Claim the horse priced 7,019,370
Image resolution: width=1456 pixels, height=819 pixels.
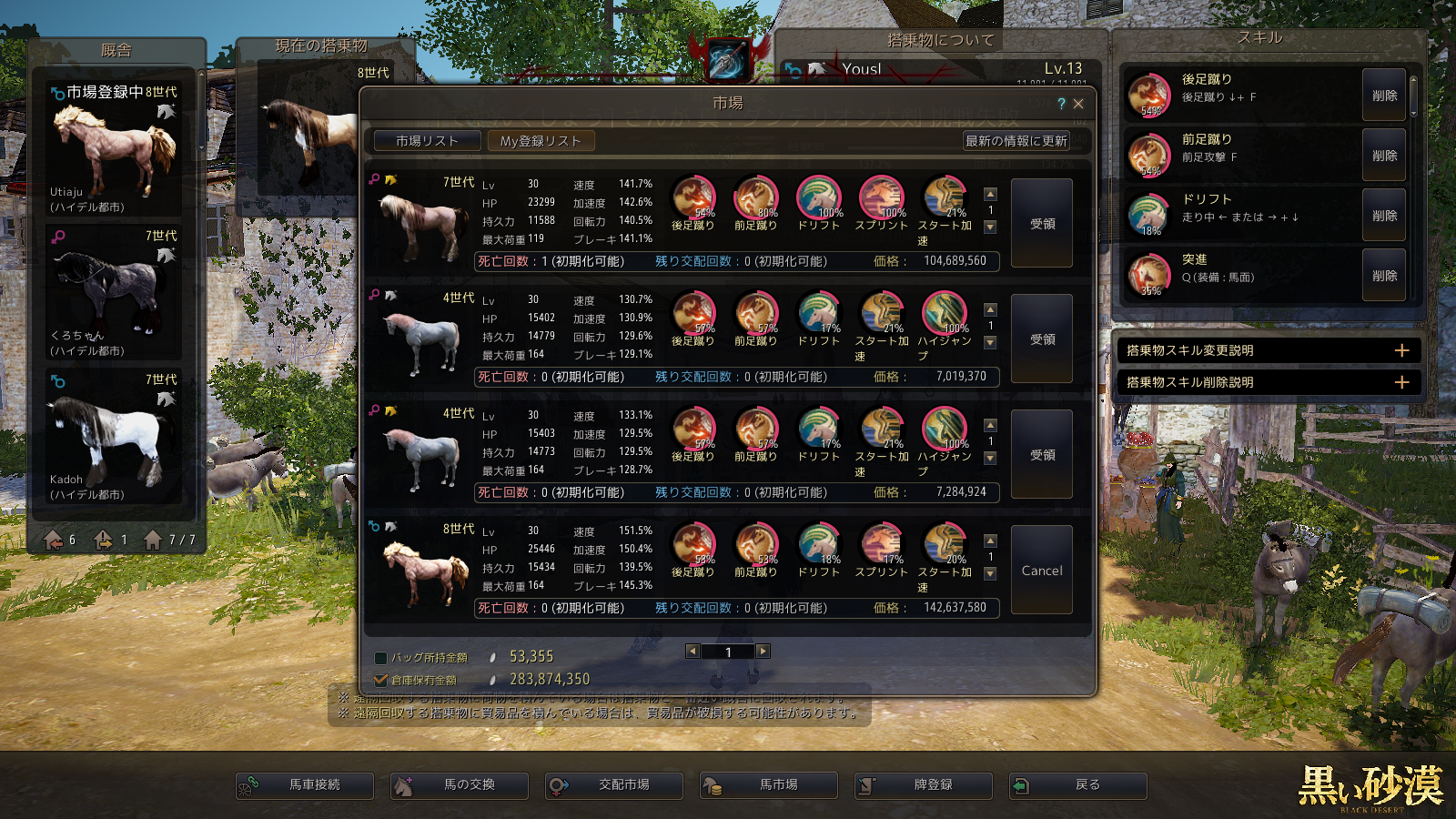click(x=1042, y=339)
